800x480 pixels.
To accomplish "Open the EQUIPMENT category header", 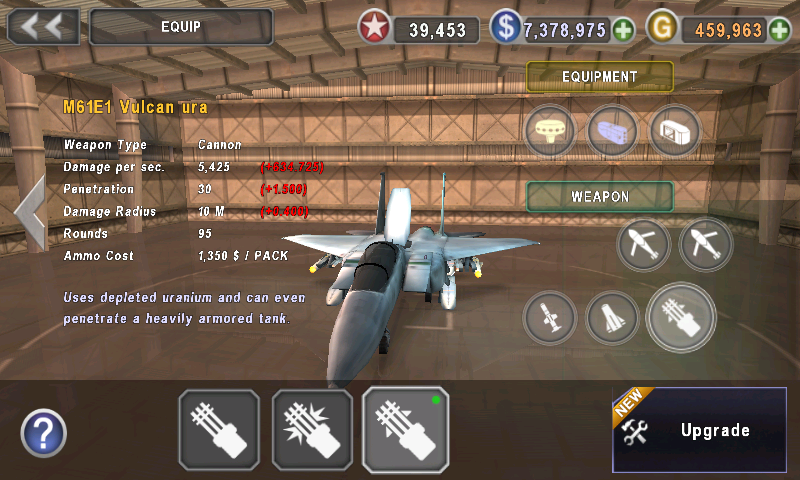I will 600,77.
